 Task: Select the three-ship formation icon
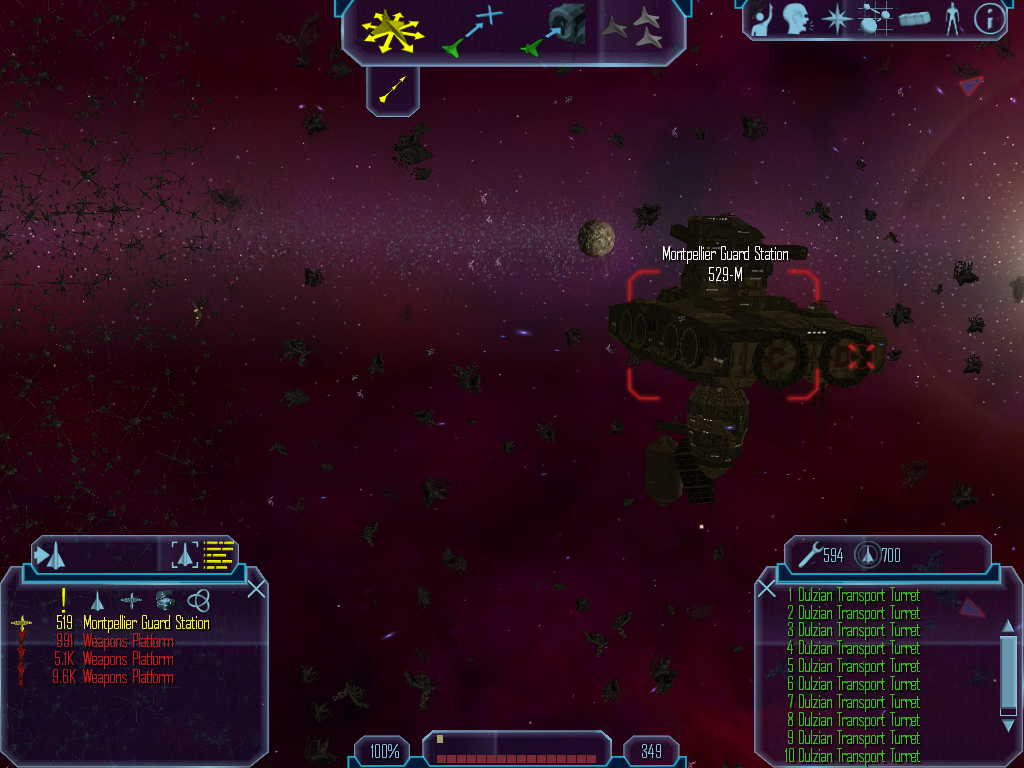pyautogui.click(x=638, y=29)
